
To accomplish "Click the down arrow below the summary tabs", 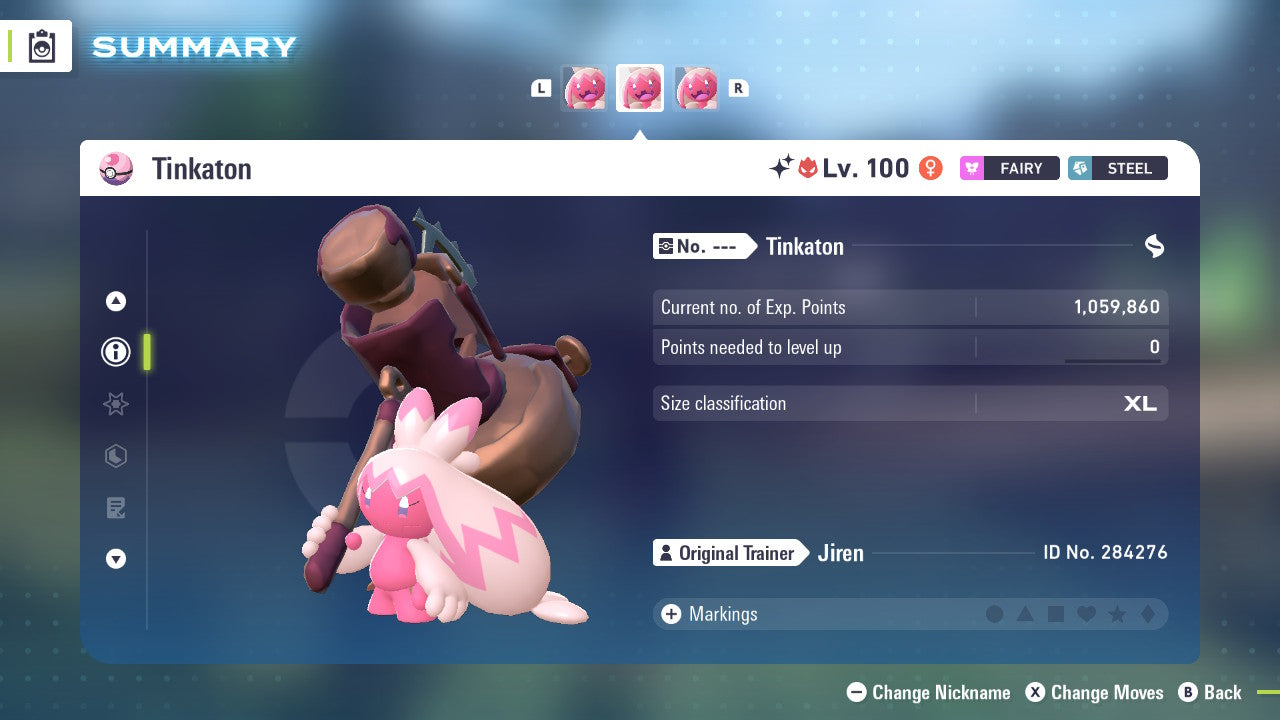I will 116,559.
